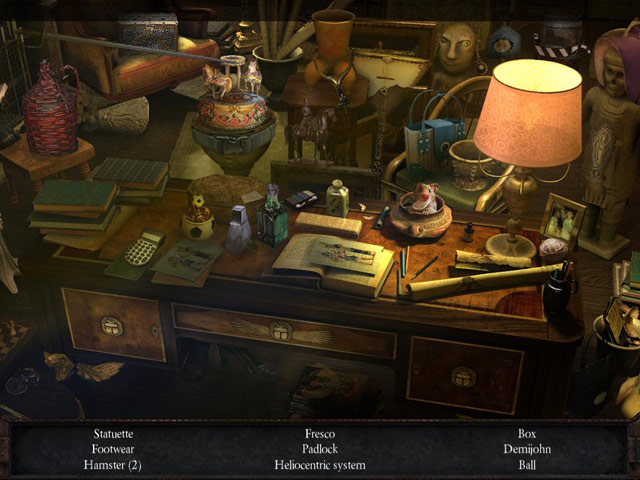
Task: Select the Demijohn list entry
Action: coord(527,449)
